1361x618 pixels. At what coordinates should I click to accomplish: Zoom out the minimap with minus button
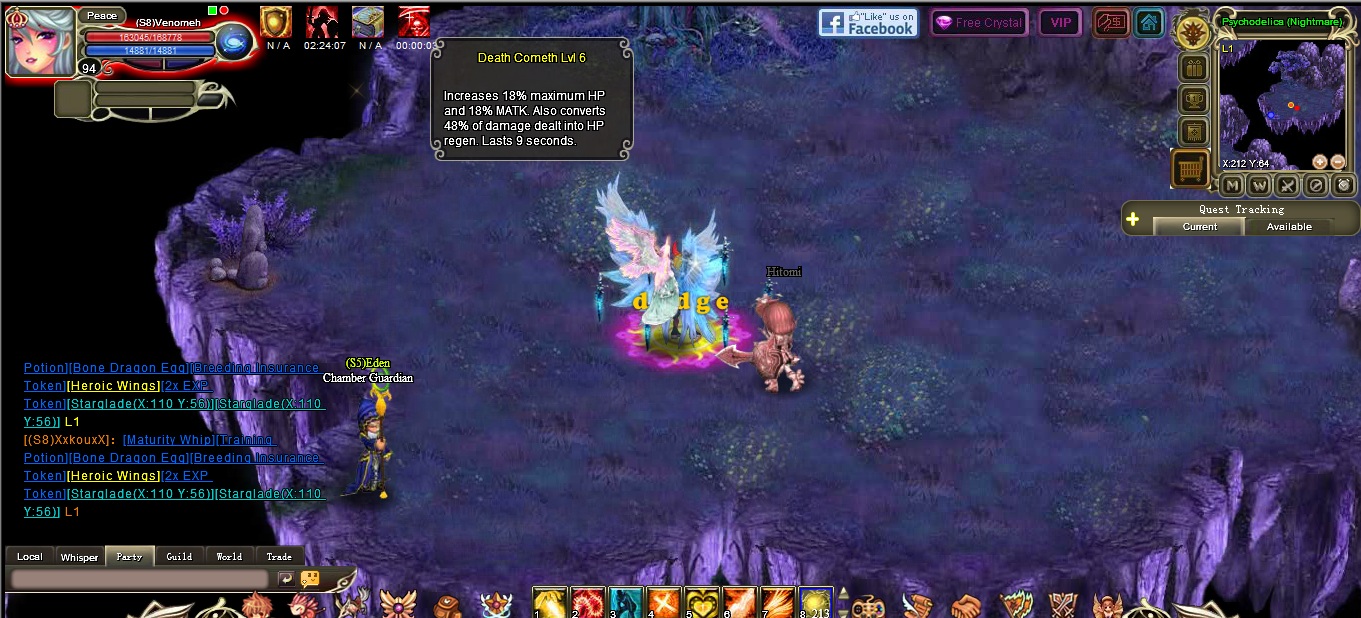pyautogui.click(x=1337, y=162)
